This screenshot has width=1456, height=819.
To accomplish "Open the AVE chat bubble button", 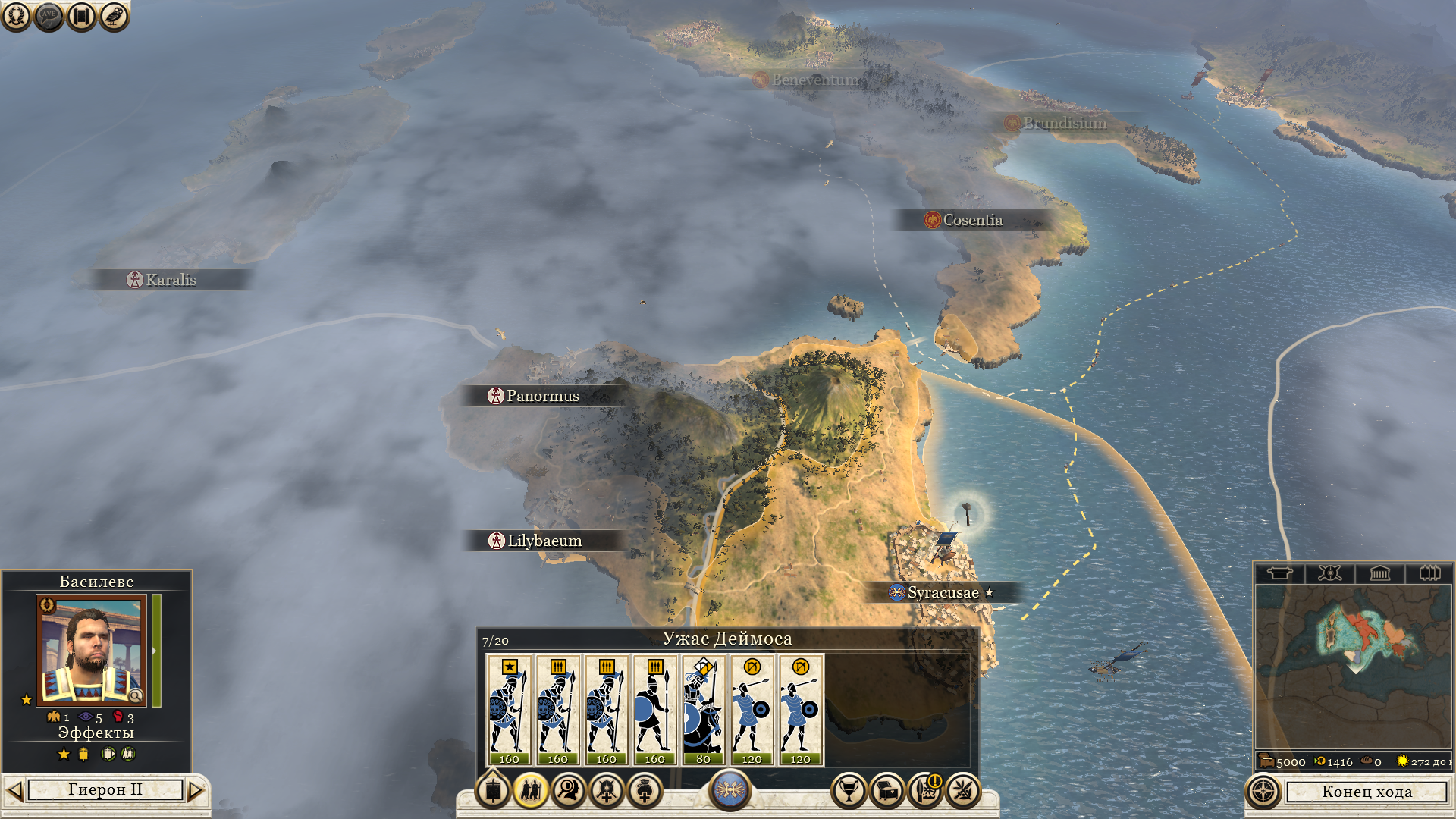I will (x=49, y=16).
